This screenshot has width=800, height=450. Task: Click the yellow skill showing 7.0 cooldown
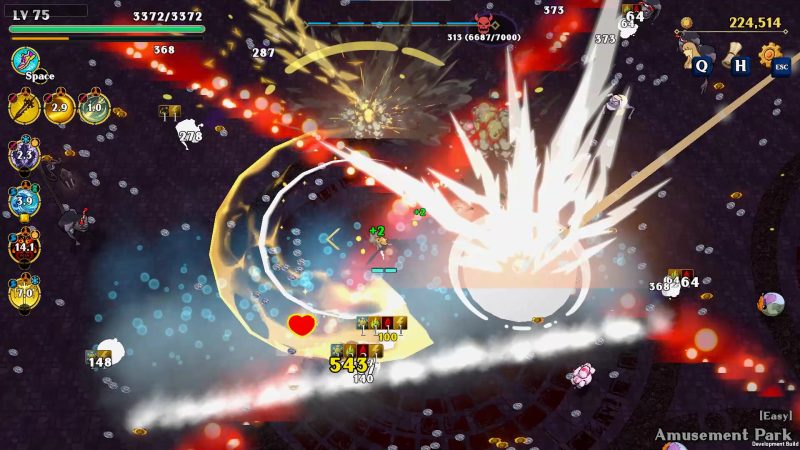pyautogui.click(x=24, y=292)
